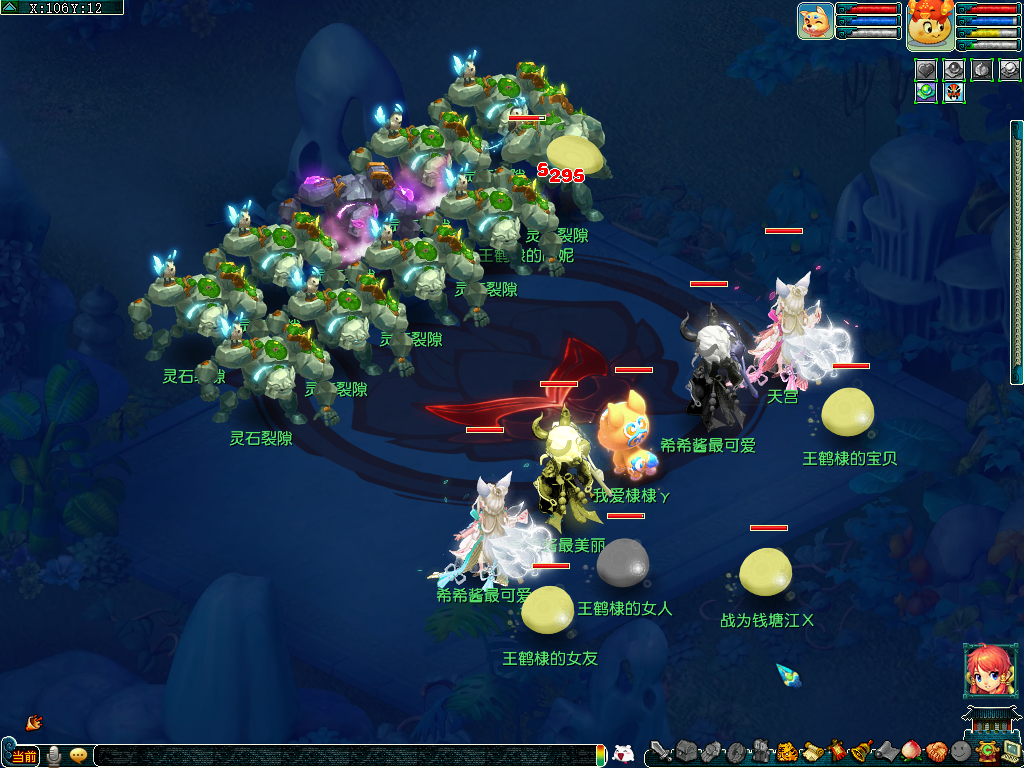1024x768 pixels.
Task: Open the player character portrait at top
Action: point(929,25)
